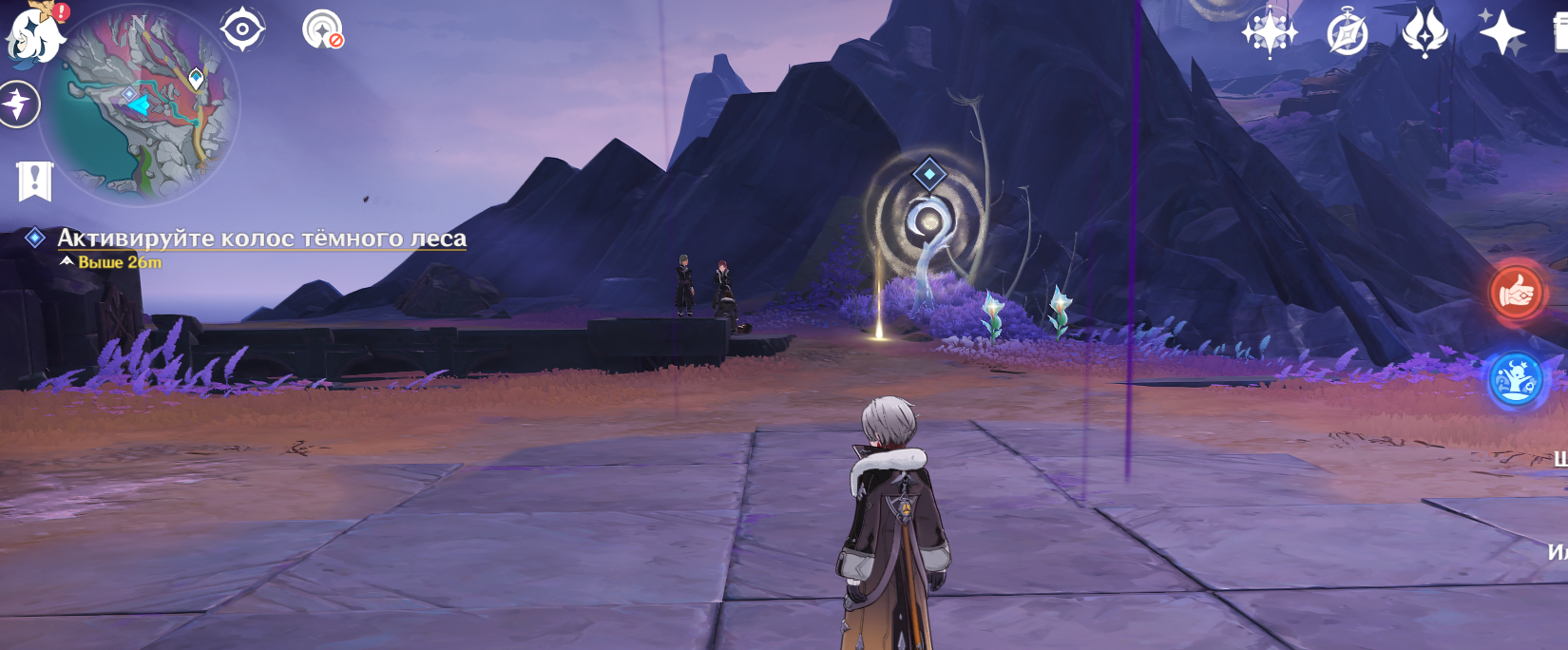Click the signal icon with red slash
The height and width of the screenshot is (650, 1568).
click(x=323, y=29)
